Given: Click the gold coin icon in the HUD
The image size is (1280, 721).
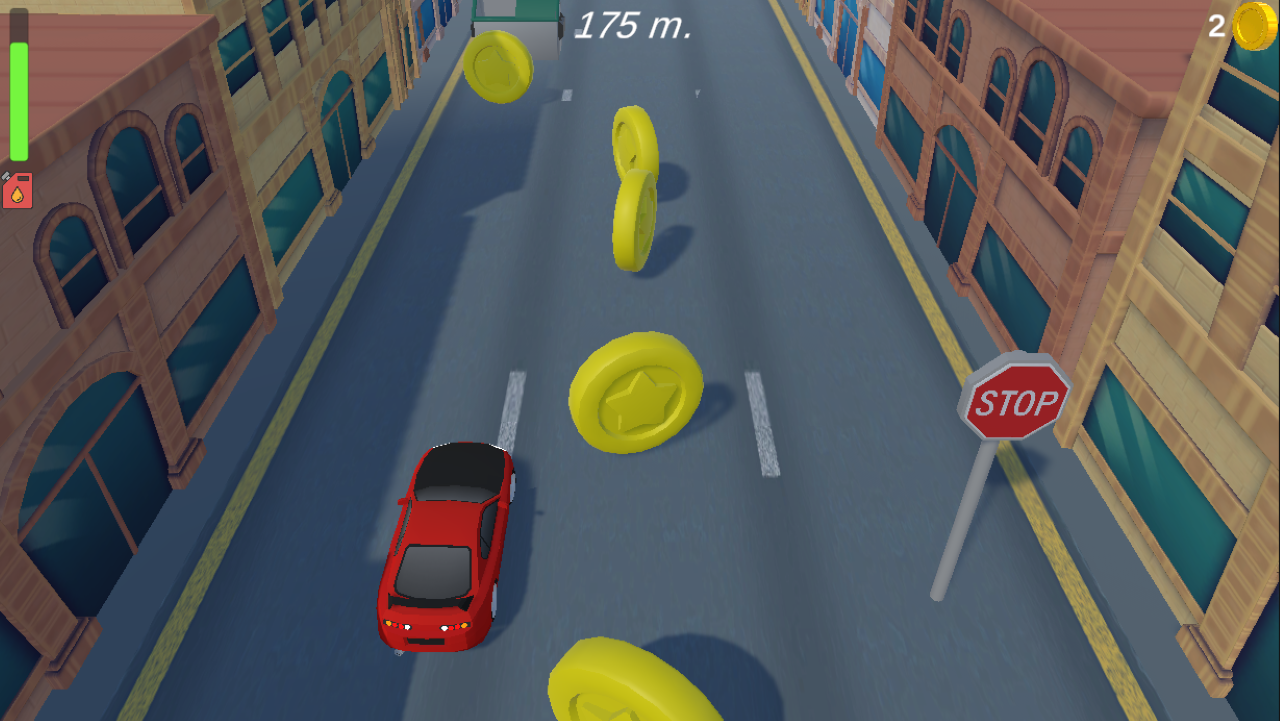Looking at the screenshot, I should (x=1255, y=28).
